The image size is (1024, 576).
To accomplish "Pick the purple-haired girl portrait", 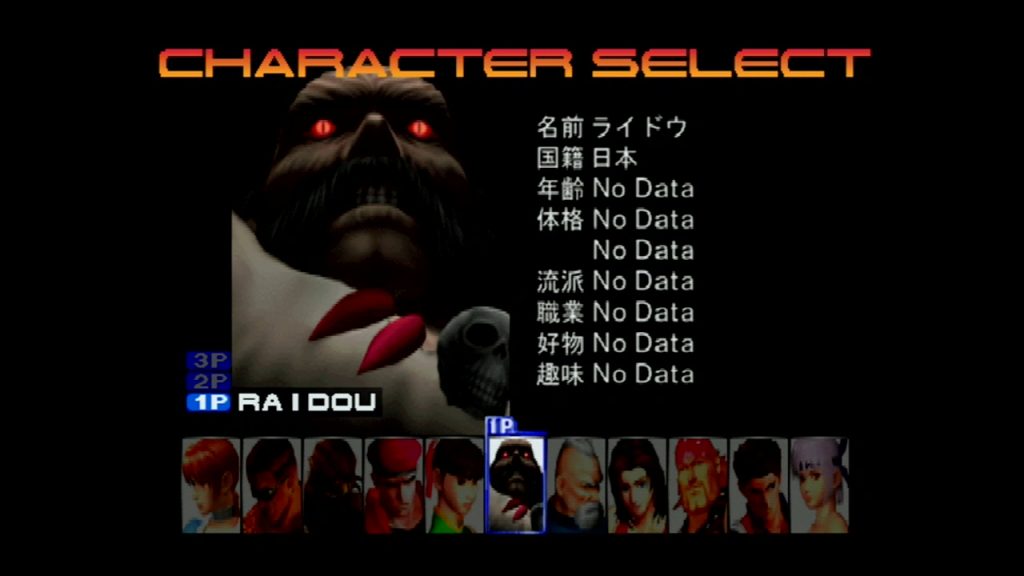I will [819, 485].
